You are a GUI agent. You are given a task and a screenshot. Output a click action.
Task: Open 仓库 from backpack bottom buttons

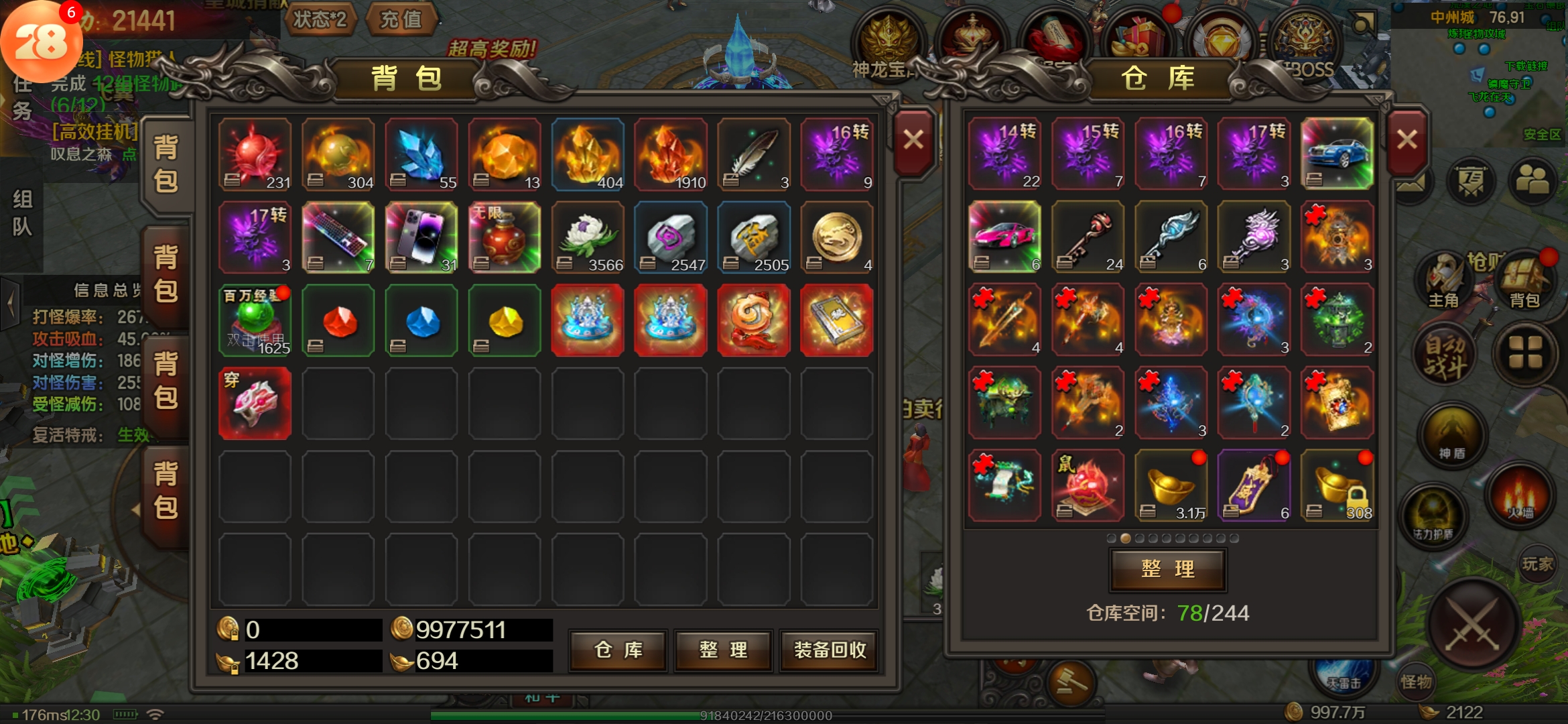coord(618,650)
